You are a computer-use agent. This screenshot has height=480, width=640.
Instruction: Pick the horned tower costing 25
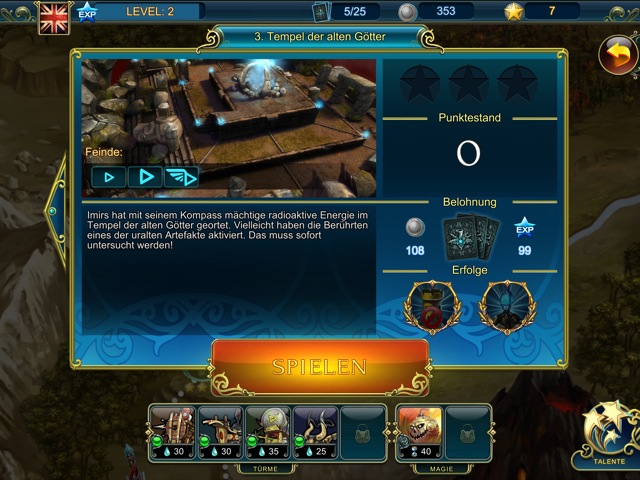pyautogui.click(x=314, y=431)
